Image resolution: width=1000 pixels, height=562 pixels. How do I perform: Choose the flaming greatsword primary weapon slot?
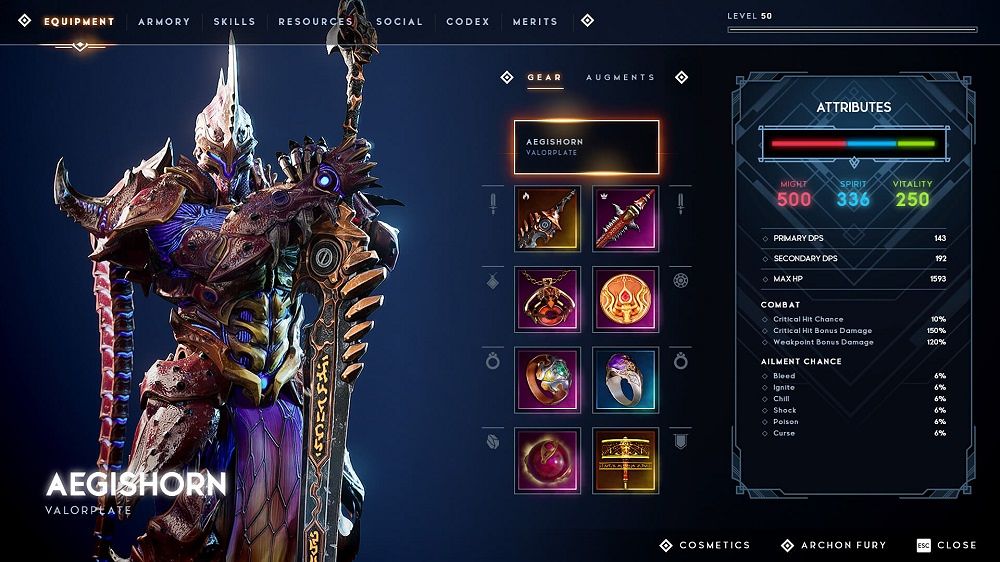pyautogui.click(x=547, y=218)
